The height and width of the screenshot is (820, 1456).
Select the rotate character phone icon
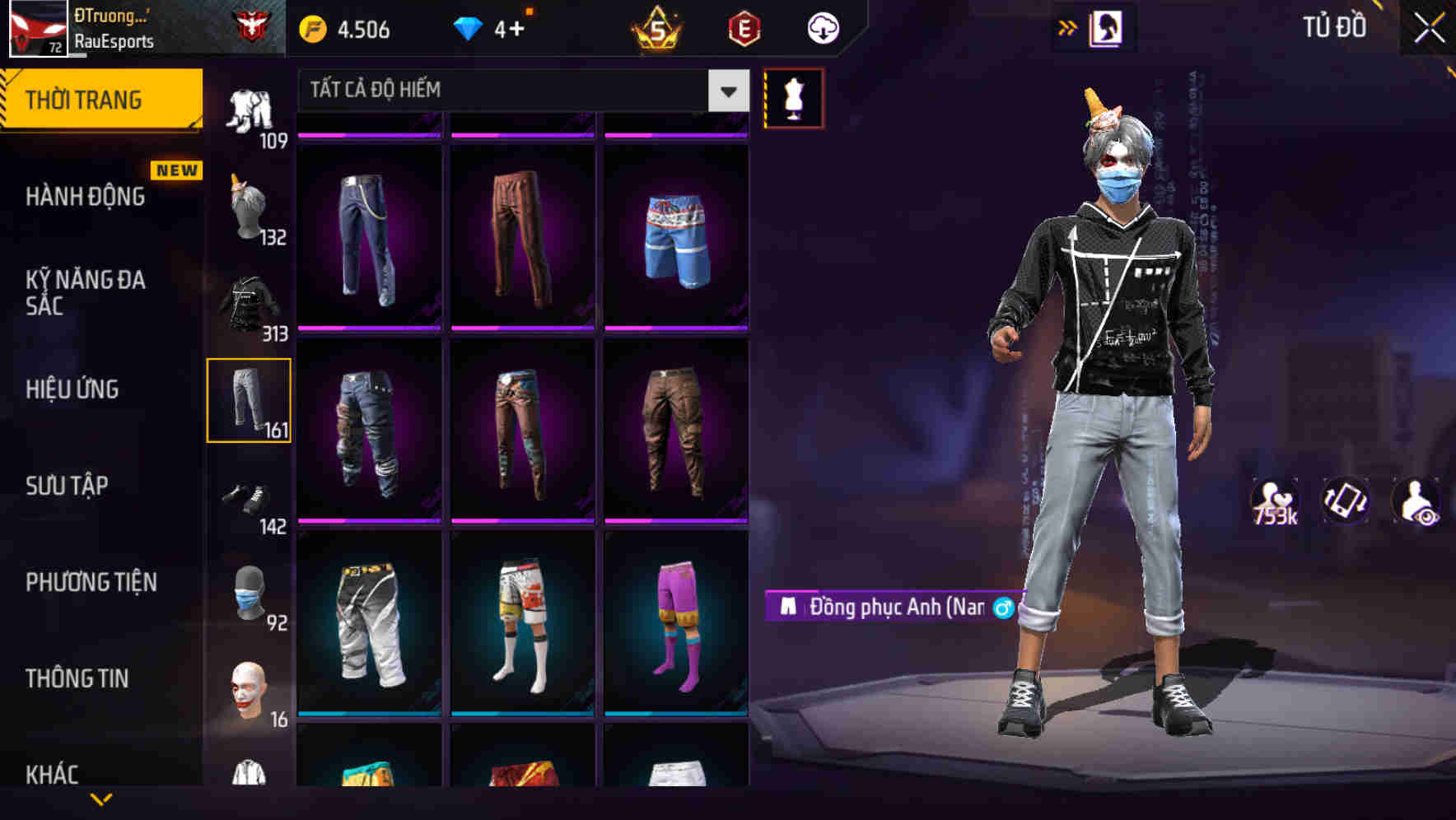1346,501
